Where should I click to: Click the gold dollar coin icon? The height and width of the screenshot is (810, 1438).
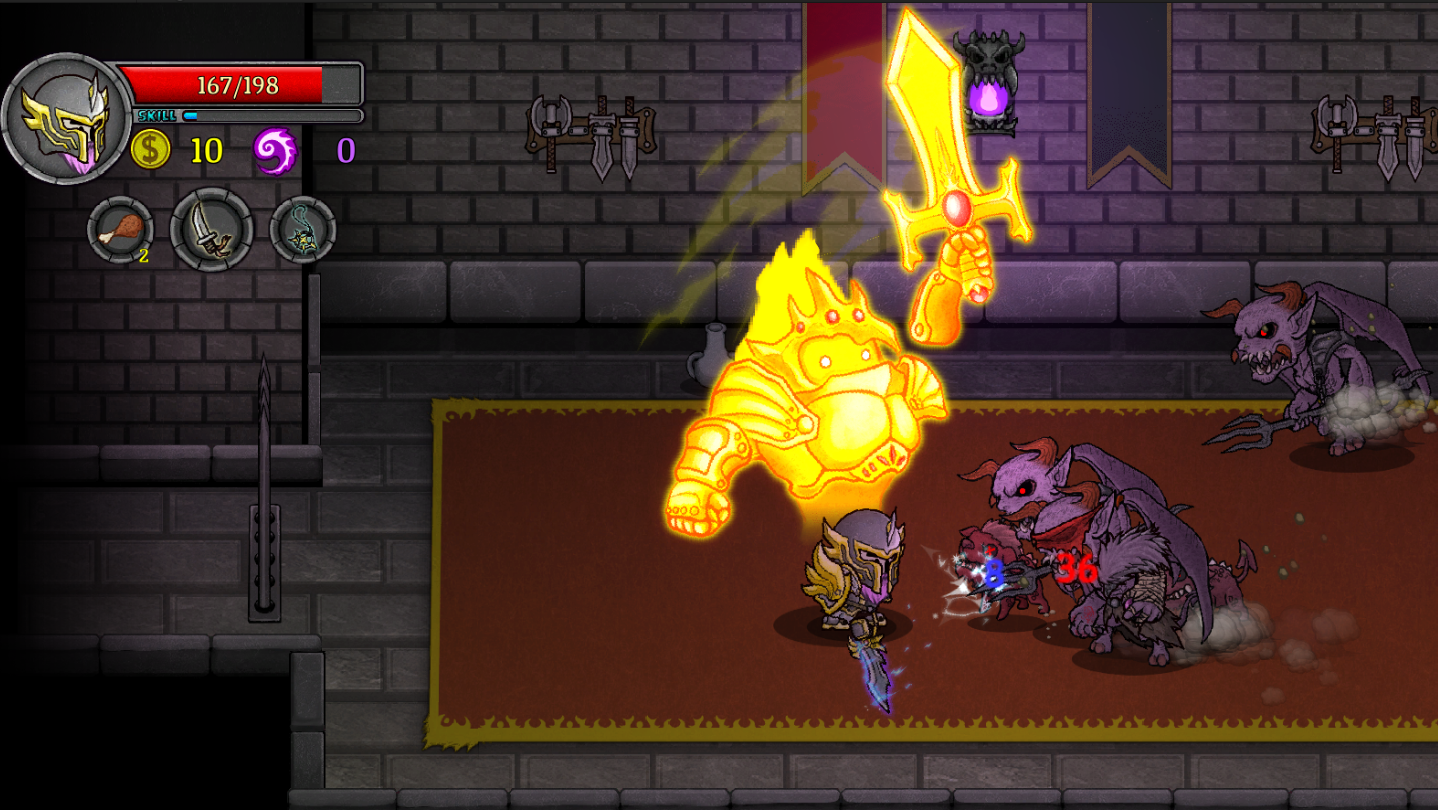pos(150,150)
